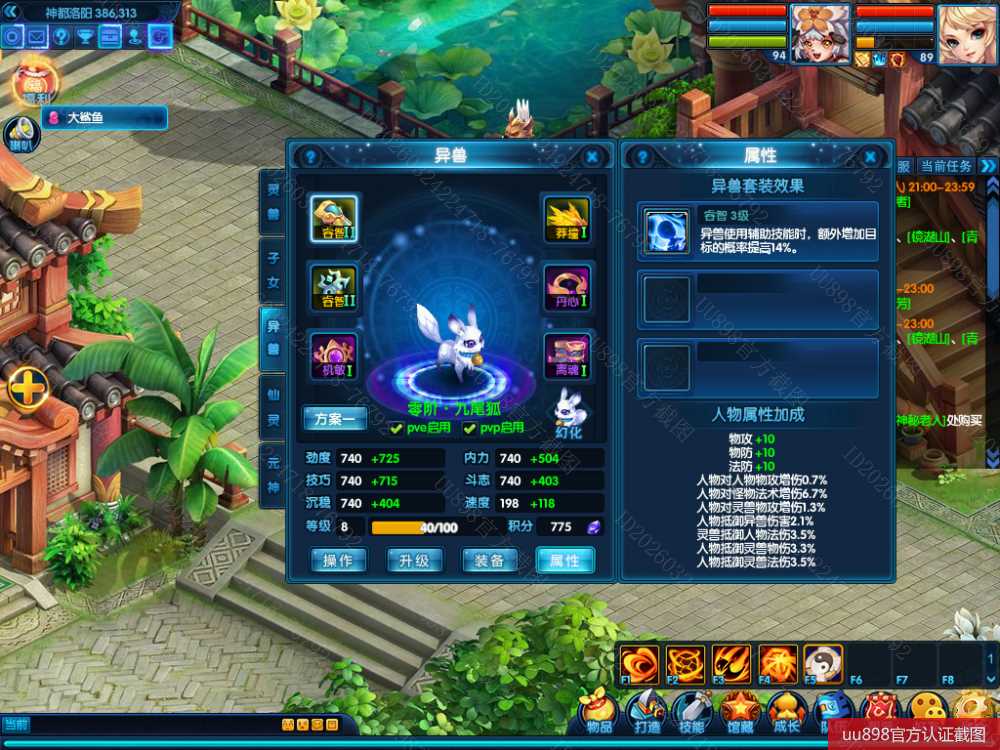
Task: Open the mail envelope icon
Action: (37, 37)
